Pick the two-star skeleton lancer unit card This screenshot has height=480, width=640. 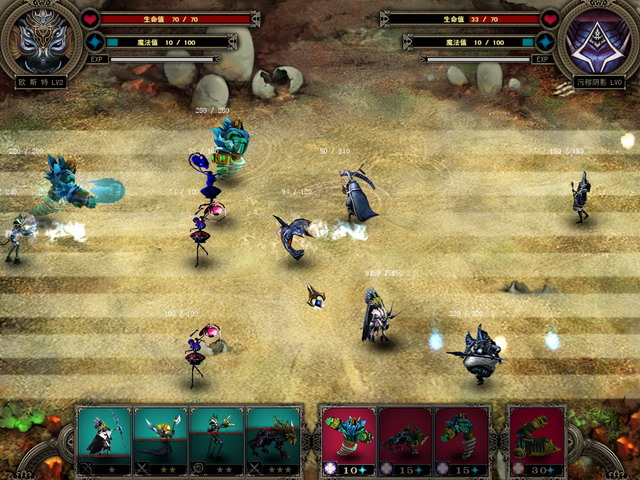coord(216,438)
